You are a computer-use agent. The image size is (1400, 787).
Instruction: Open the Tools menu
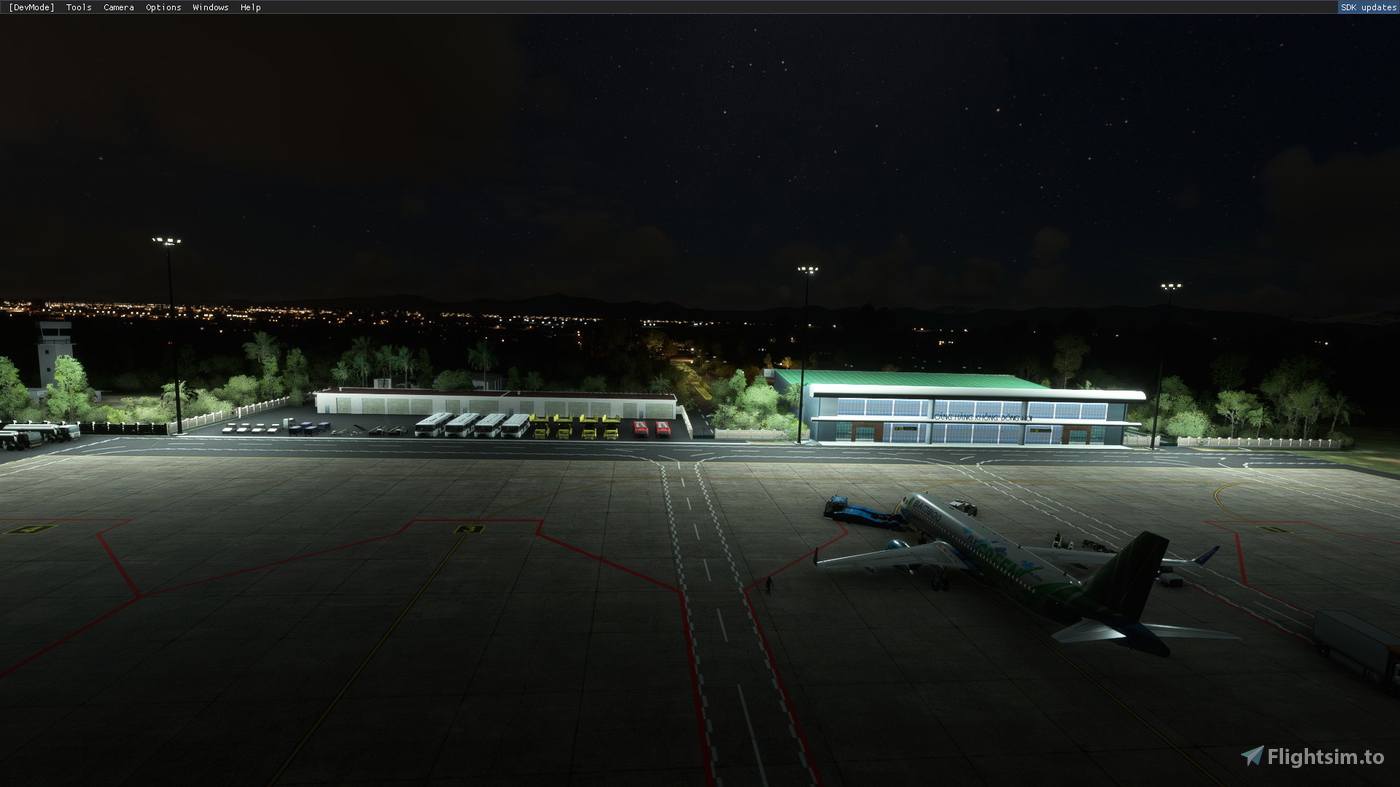[77, 7]
